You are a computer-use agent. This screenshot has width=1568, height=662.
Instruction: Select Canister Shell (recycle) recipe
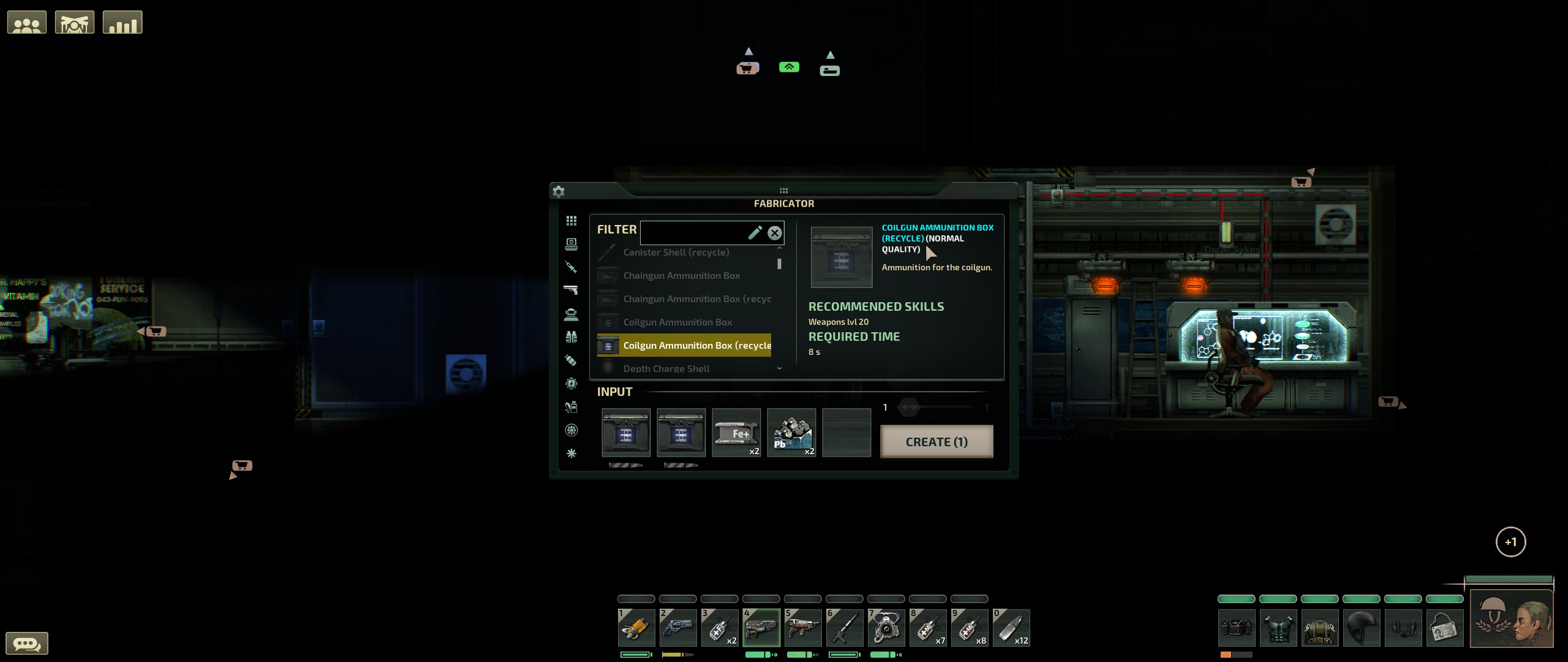tap(676, 252)
